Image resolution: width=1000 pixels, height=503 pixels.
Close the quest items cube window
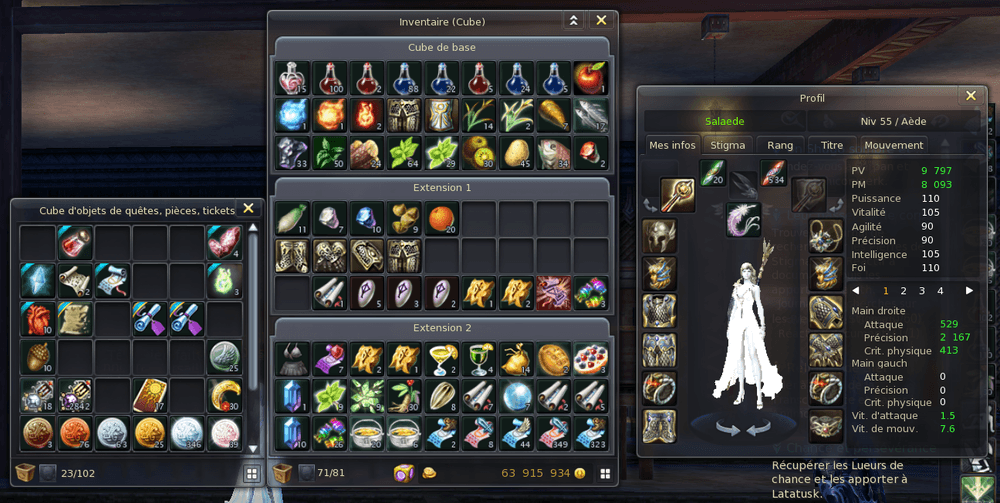tap(248, 209)
